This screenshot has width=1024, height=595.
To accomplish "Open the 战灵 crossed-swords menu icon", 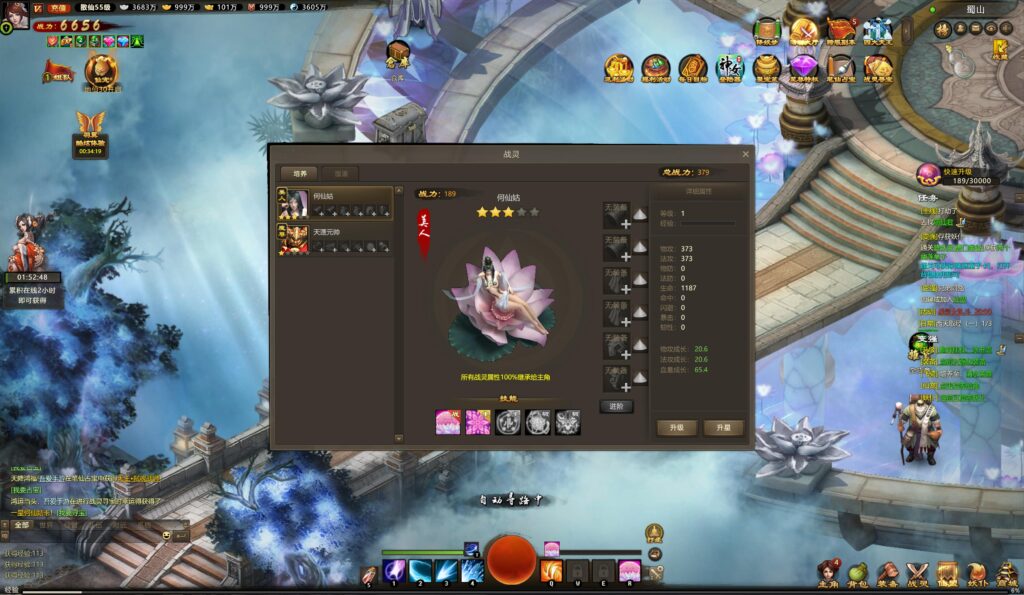I will click(x=917, y=573).
